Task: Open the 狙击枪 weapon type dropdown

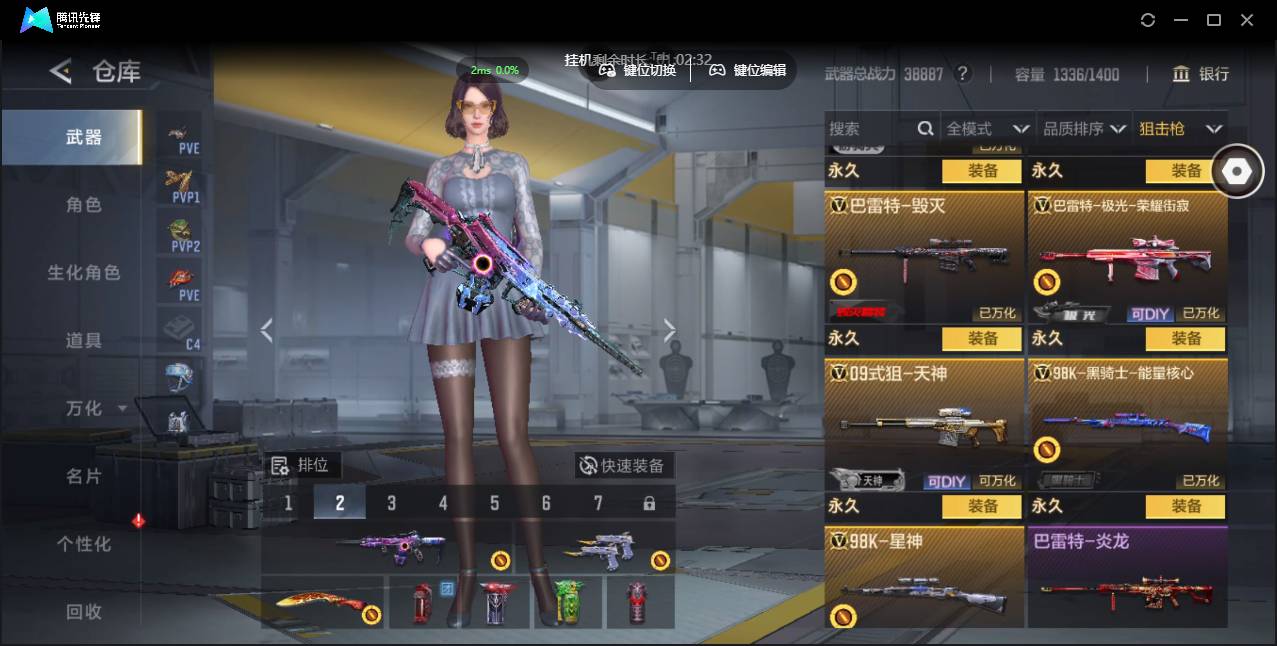Action: 1180,129
